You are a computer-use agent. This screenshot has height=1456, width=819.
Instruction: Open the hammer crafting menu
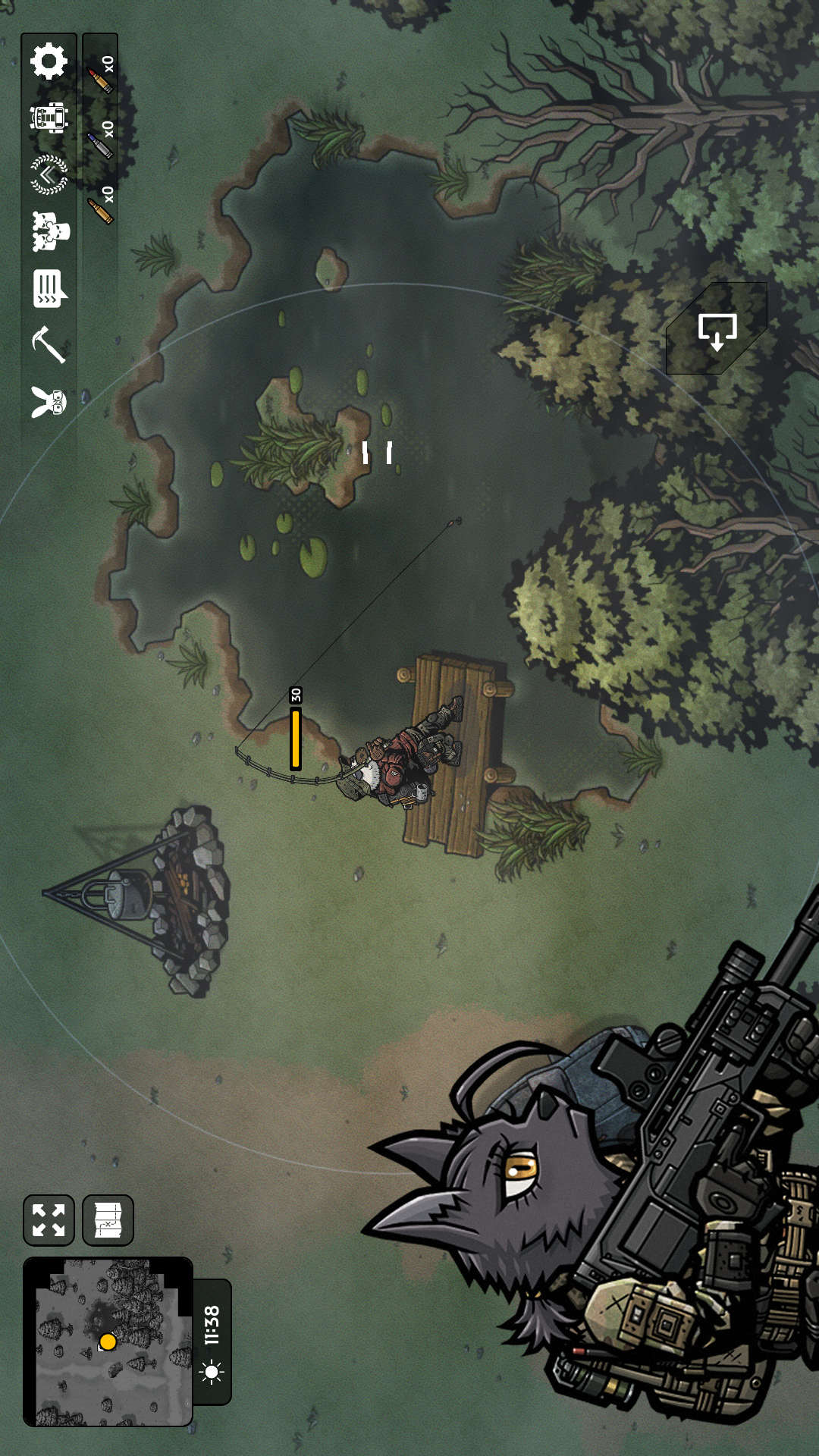point(49,345)
